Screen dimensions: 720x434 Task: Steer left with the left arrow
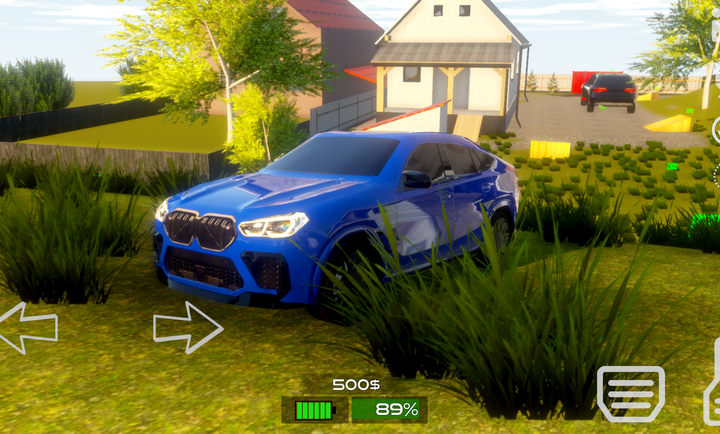click(27, 328)
